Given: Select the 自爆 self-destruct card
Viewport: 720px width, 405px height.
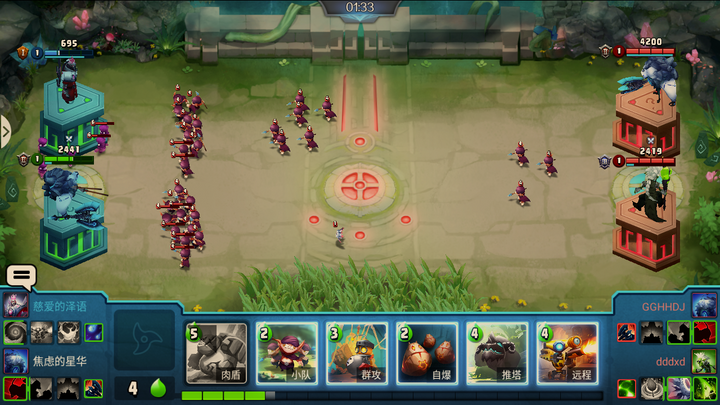Looking at the screenshot, I should point(427,353).
